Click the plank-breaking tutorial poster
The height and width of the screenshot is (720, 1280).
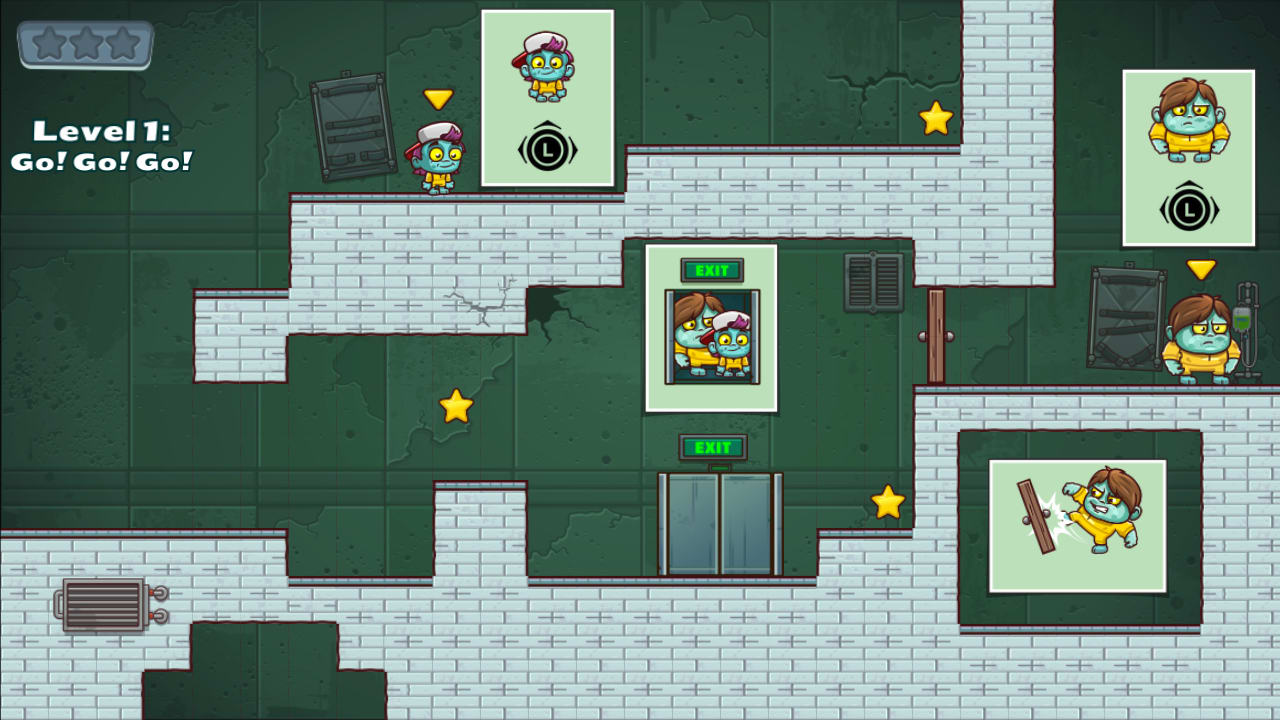(1078, 526)
